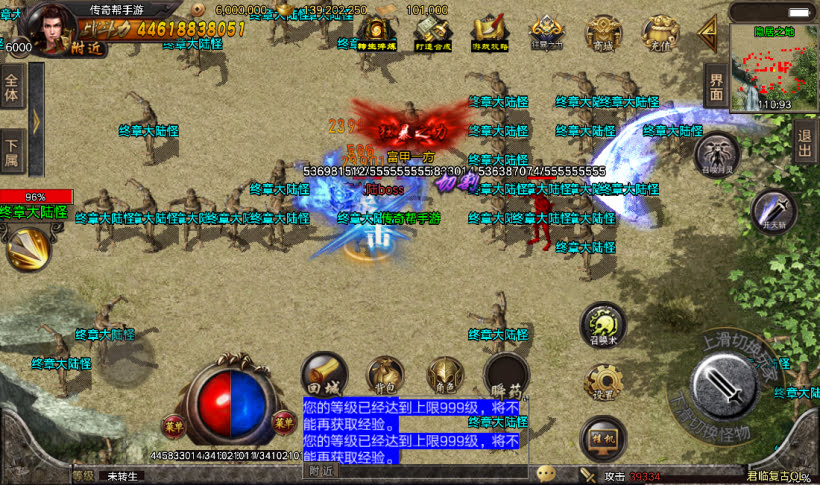Open the 背包 bag
The height and width of the screenshot is (485, 820).
[x=384, y=376]
